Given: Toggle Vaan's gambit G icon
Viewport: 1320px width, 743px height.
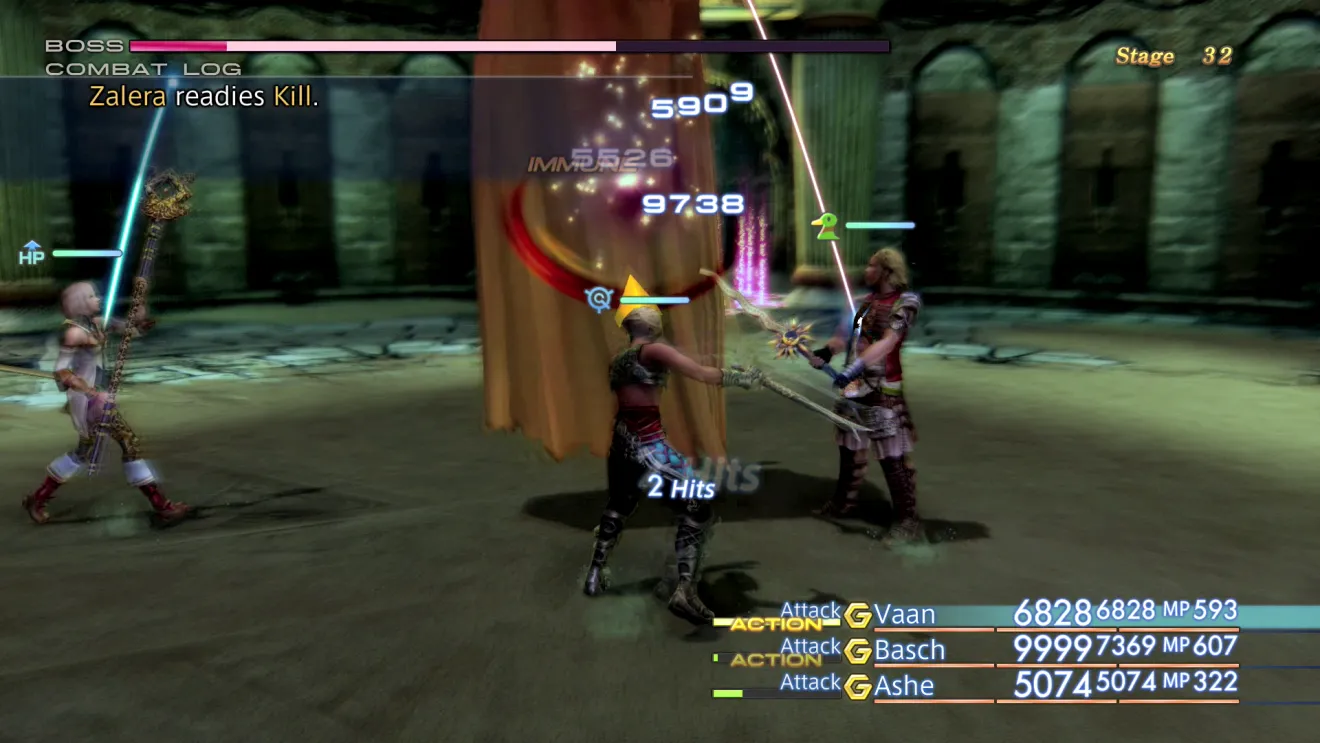Looking at the screenshot, I should click(857, 615).
